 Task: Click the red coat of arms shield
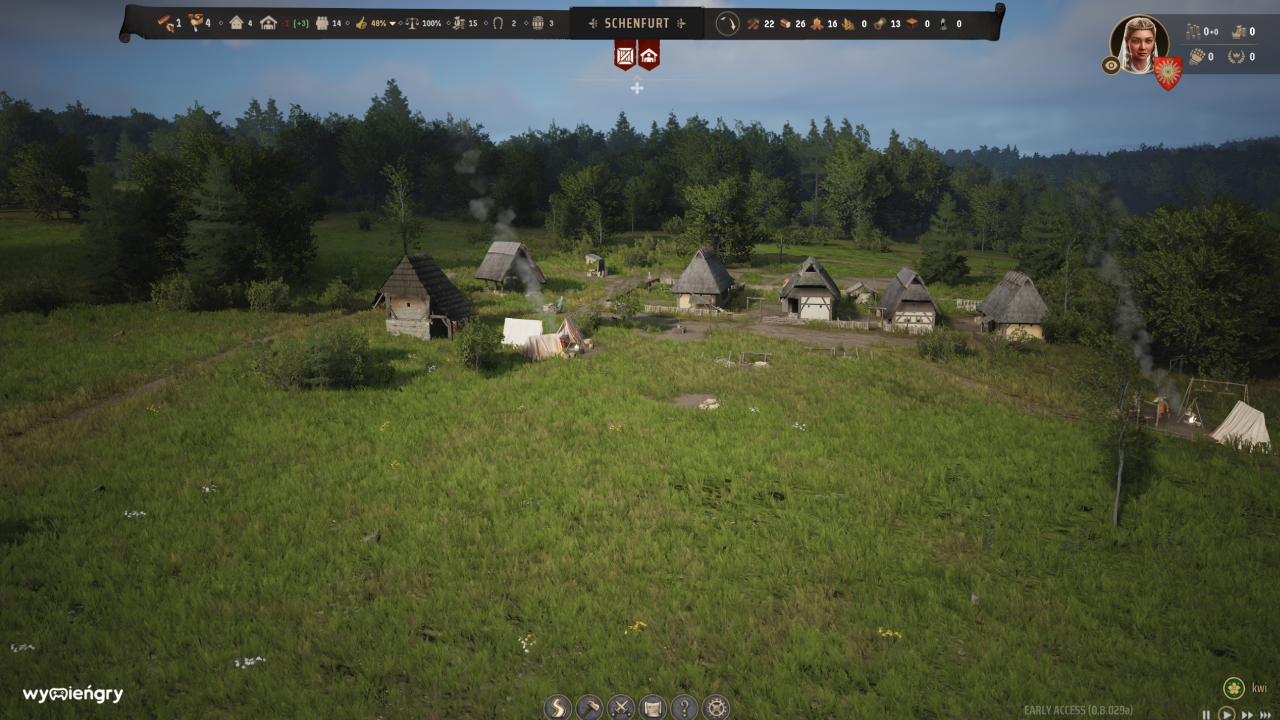coord(1168,71)
